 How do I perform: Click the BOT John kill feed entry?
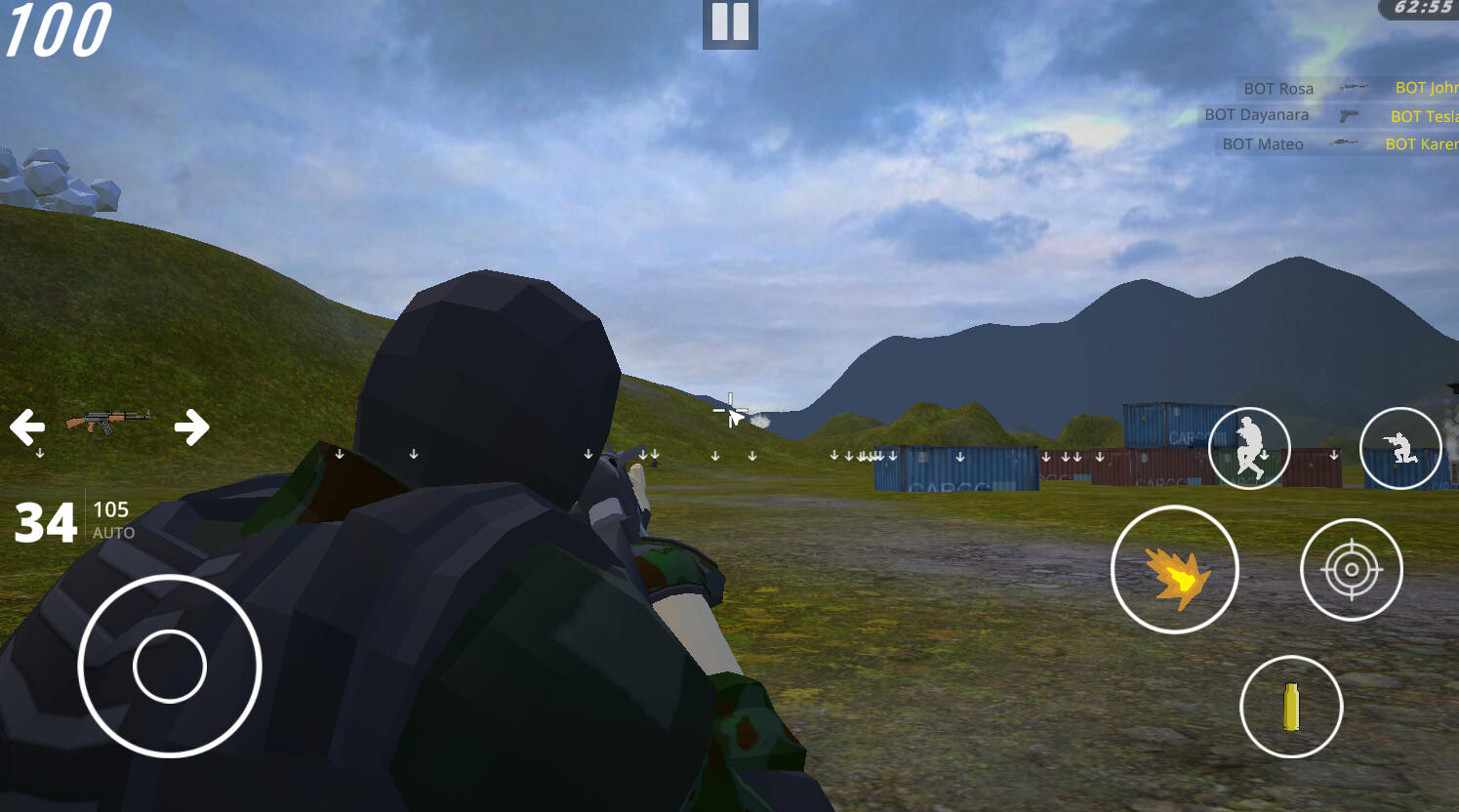pyautogui.click(x=1425, y=87)
